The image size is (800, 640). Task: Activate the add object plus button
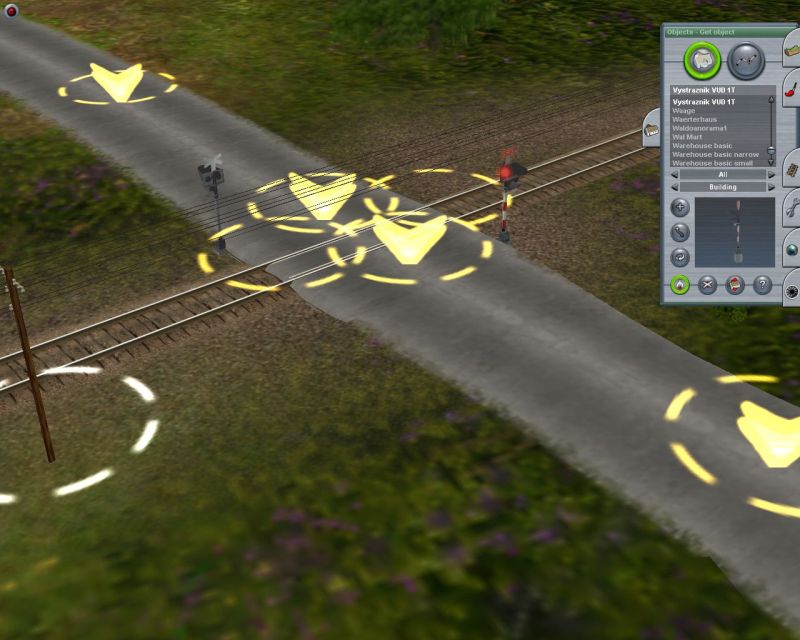[680, 209]
